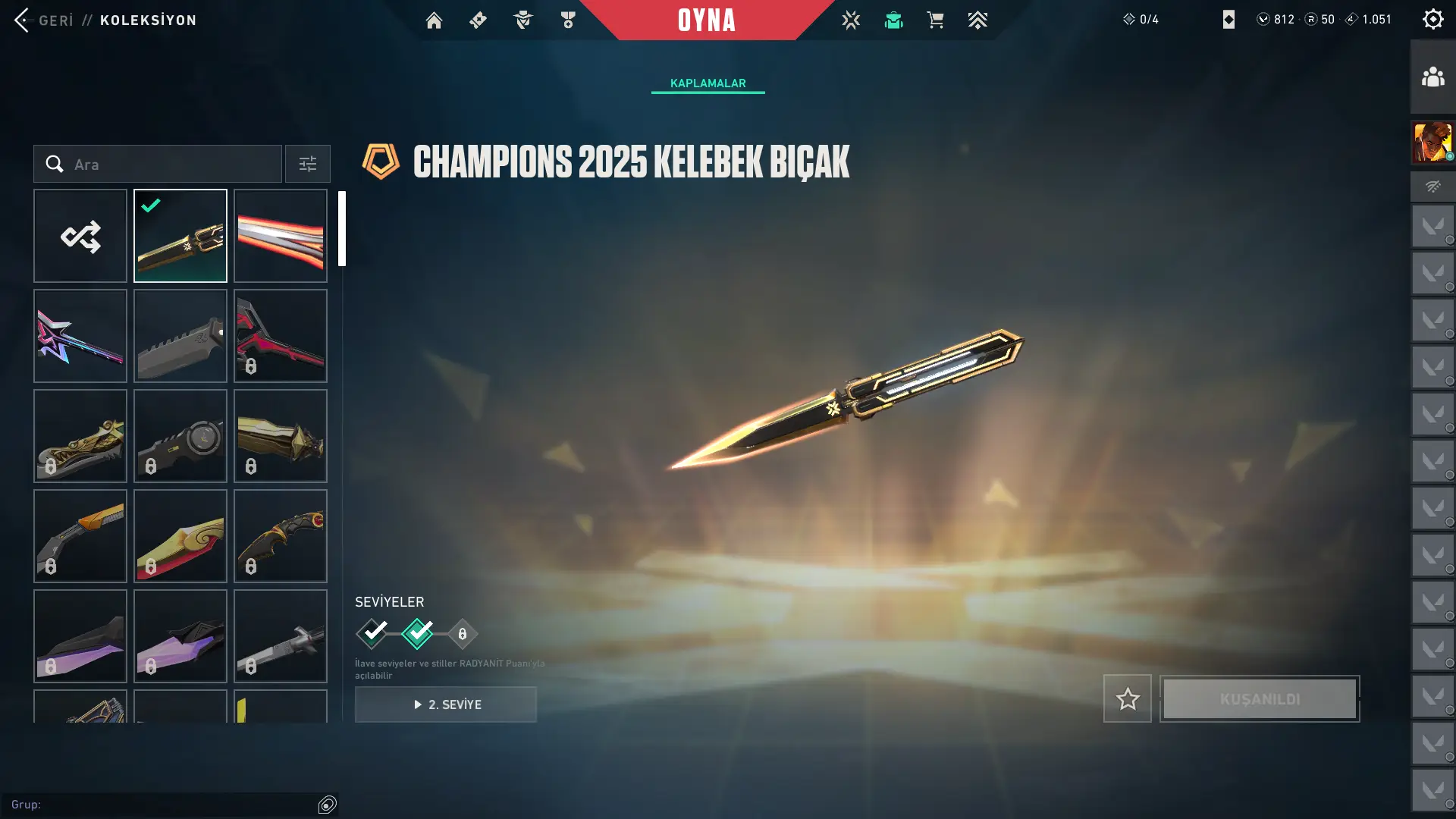
Task: Mark the skin as favorite with star
Action: point(1127,698)
